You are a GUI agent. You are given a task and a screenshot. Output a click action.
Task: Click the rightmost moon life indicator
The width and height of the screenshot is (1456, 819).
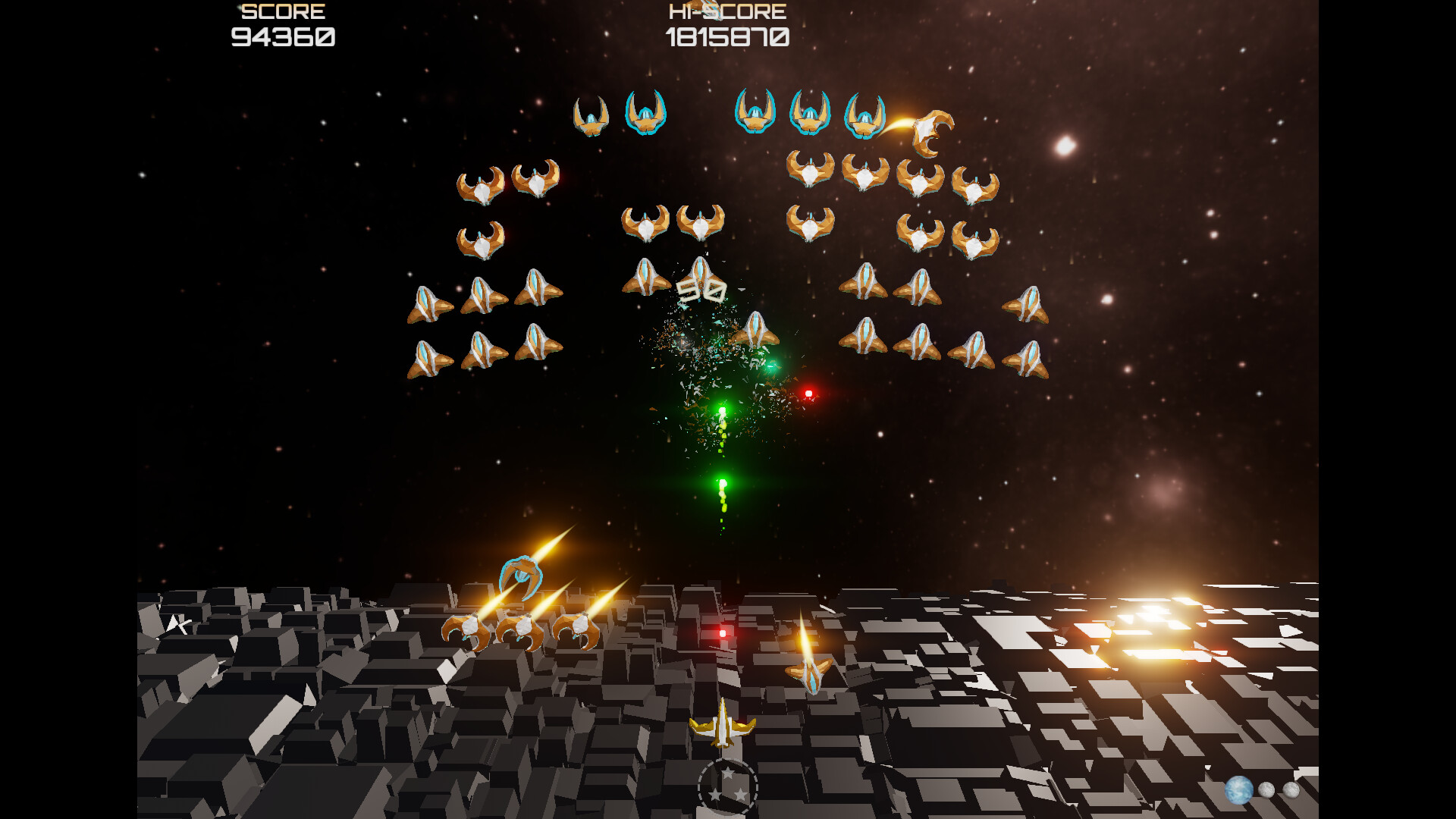pos(1291,789)
